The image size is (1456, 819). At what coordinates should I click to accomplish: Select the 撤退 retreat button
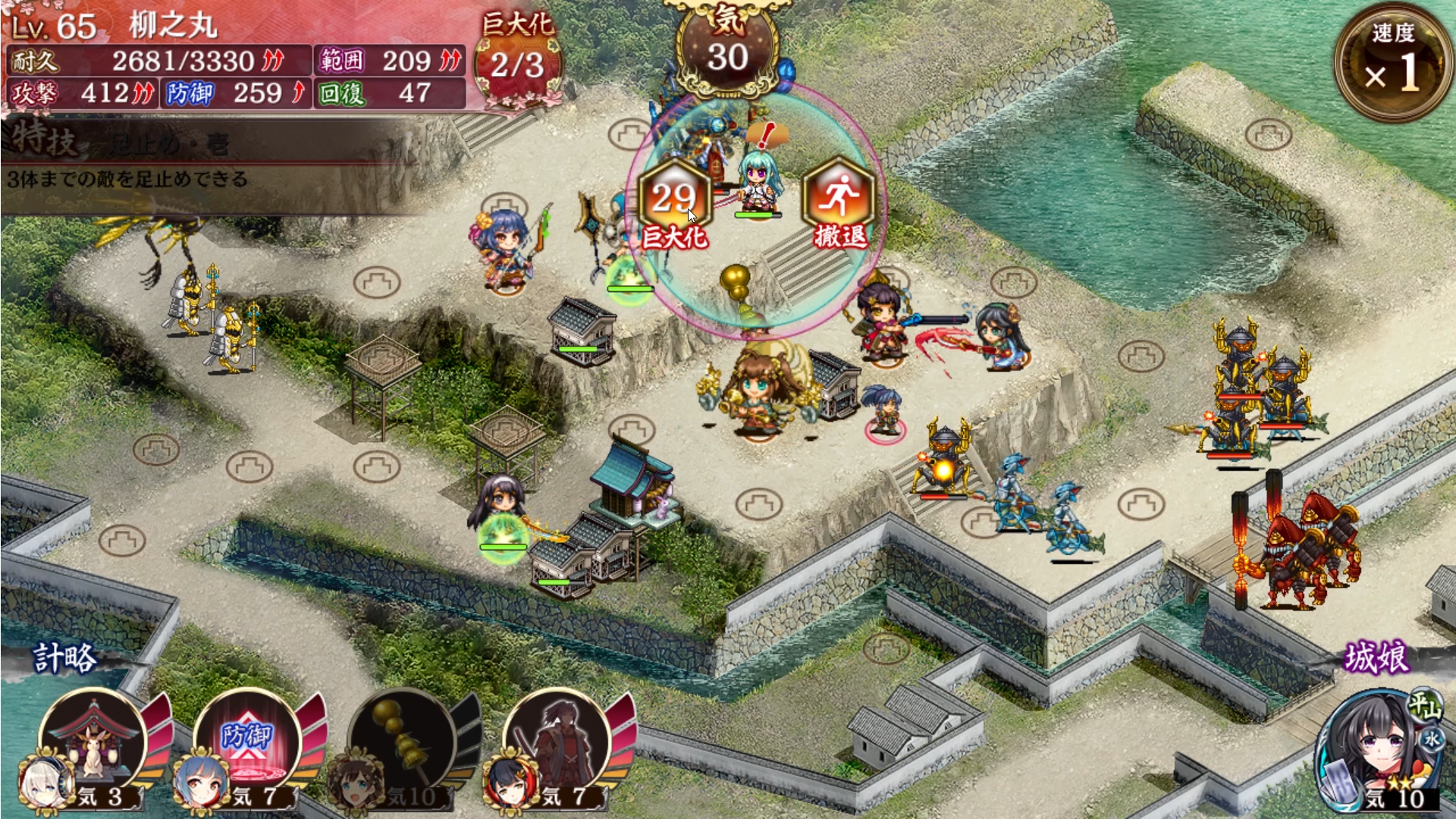[x=839, y=205]
